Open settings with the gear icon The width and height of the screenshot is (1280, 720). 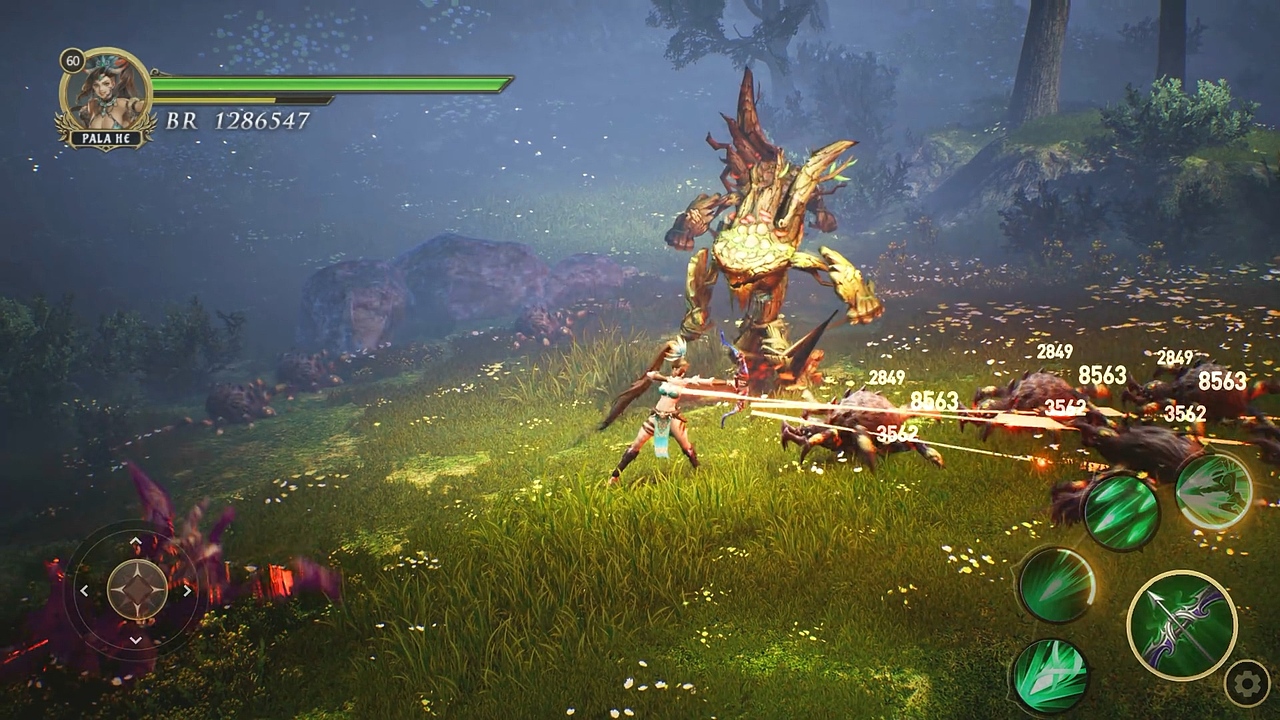pos(1246,684)
